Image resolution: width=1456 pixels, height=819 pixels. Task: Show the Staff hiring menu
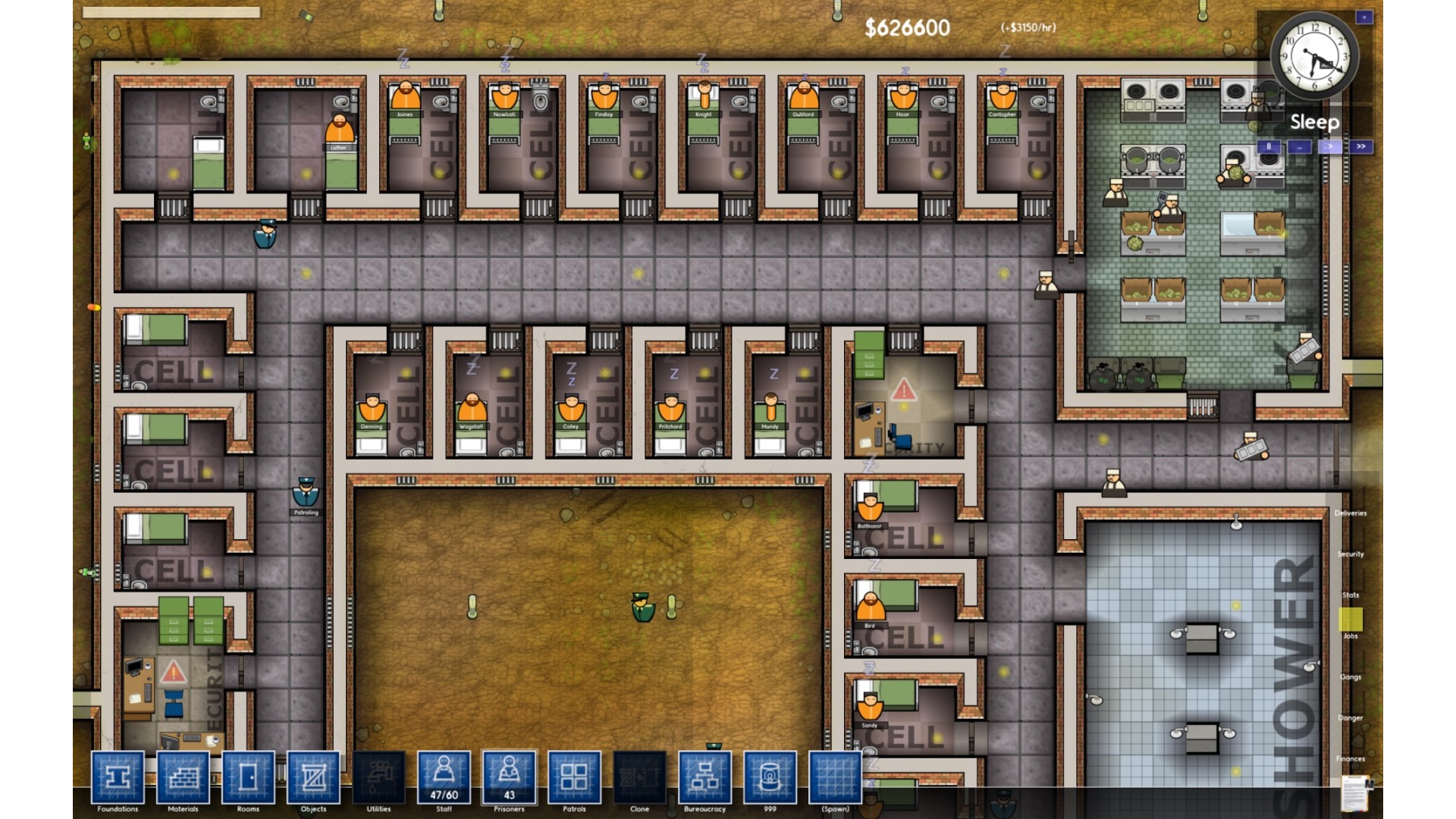(x=444, y=777)
